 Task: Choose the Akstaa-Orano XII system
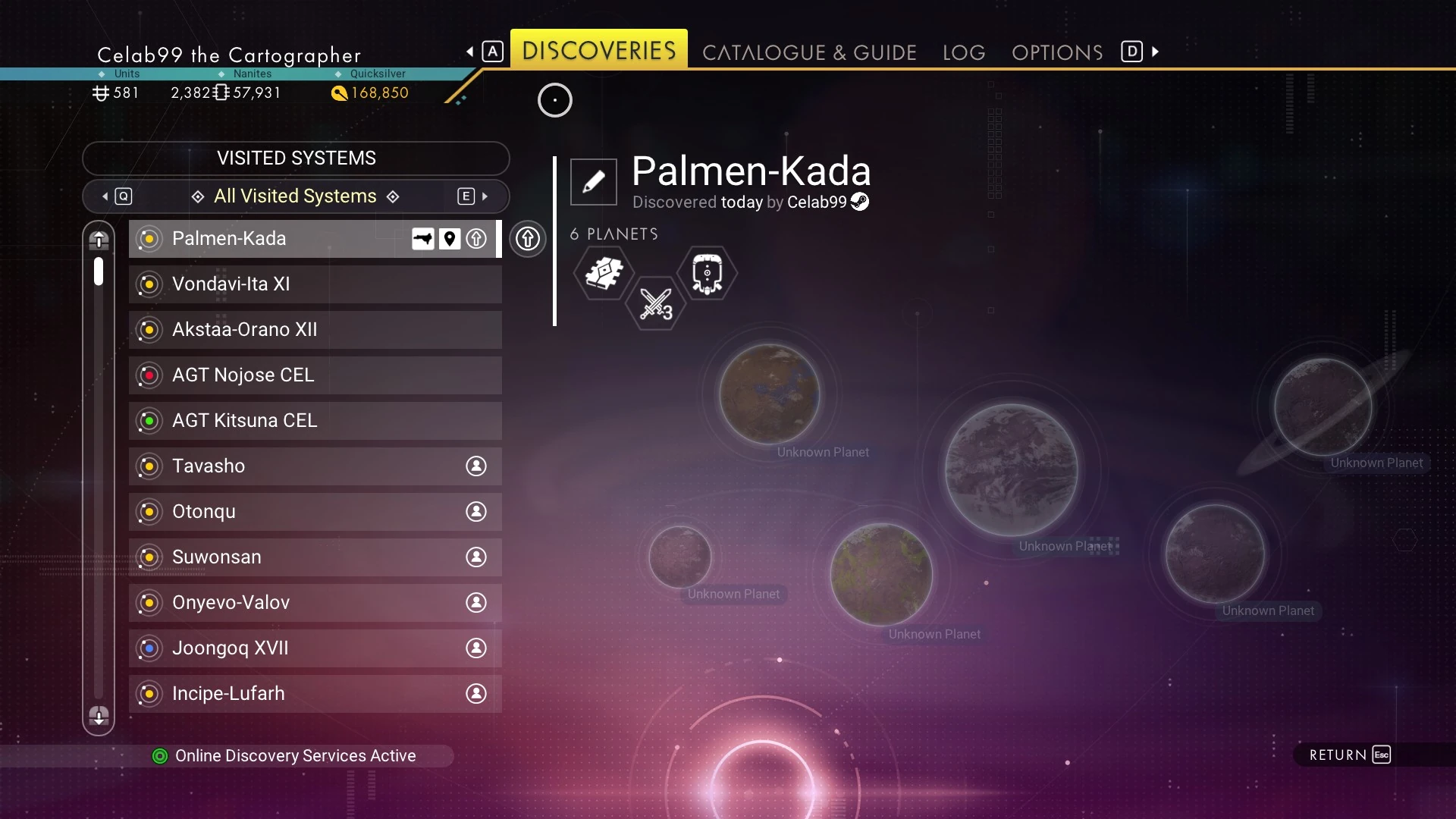coord(315,330)
